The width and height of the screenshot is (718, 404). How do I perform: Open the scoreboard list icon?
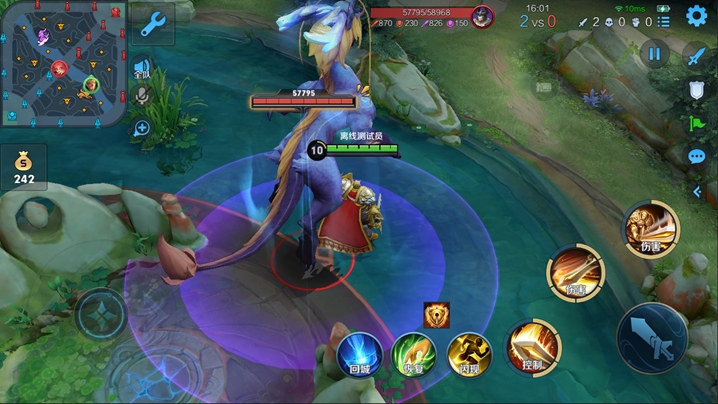[x=663, y=21]
